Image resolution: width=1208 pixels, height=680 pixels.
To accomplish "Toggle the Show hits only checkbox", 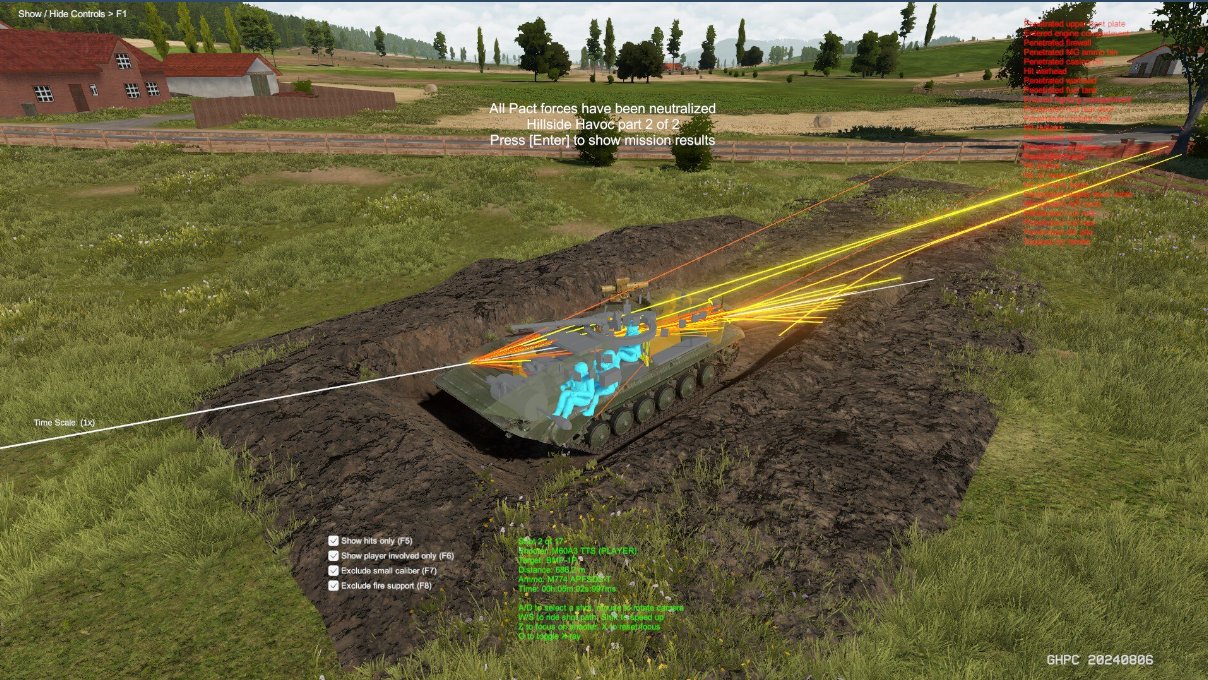I will point(333,541).
